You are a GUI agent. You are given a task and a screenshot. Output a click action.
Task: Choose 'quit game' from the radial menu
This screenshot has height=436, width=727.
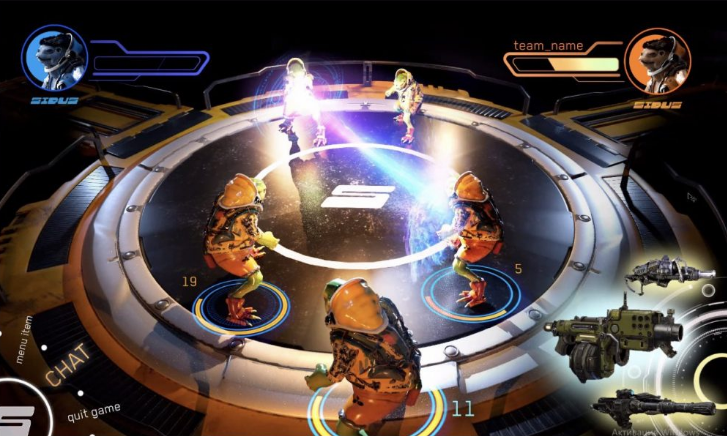coord(93,413)
